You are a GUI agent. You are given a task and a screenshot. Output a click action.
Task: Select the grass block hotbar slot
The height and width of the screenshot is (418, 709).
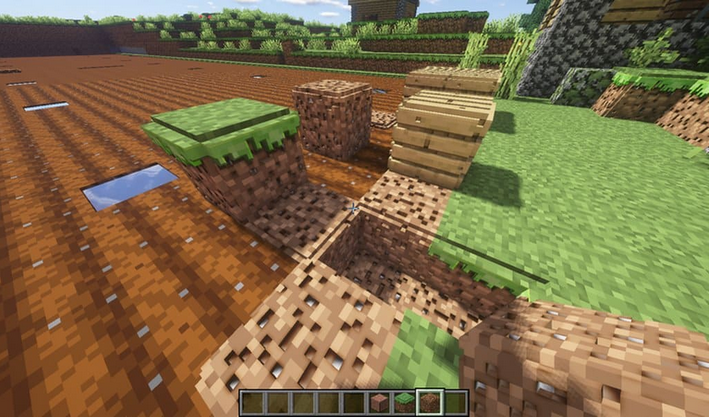pyautogui.click(x=405, y=403)
